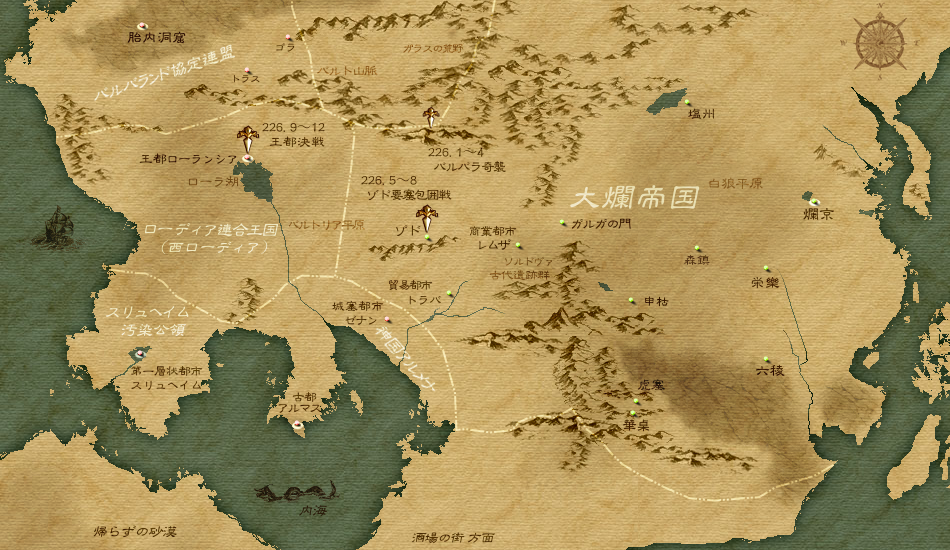Select the トラス town marker
Image resolution: width=950 pixels, height=550 pixels.
[x=246, y=69]
